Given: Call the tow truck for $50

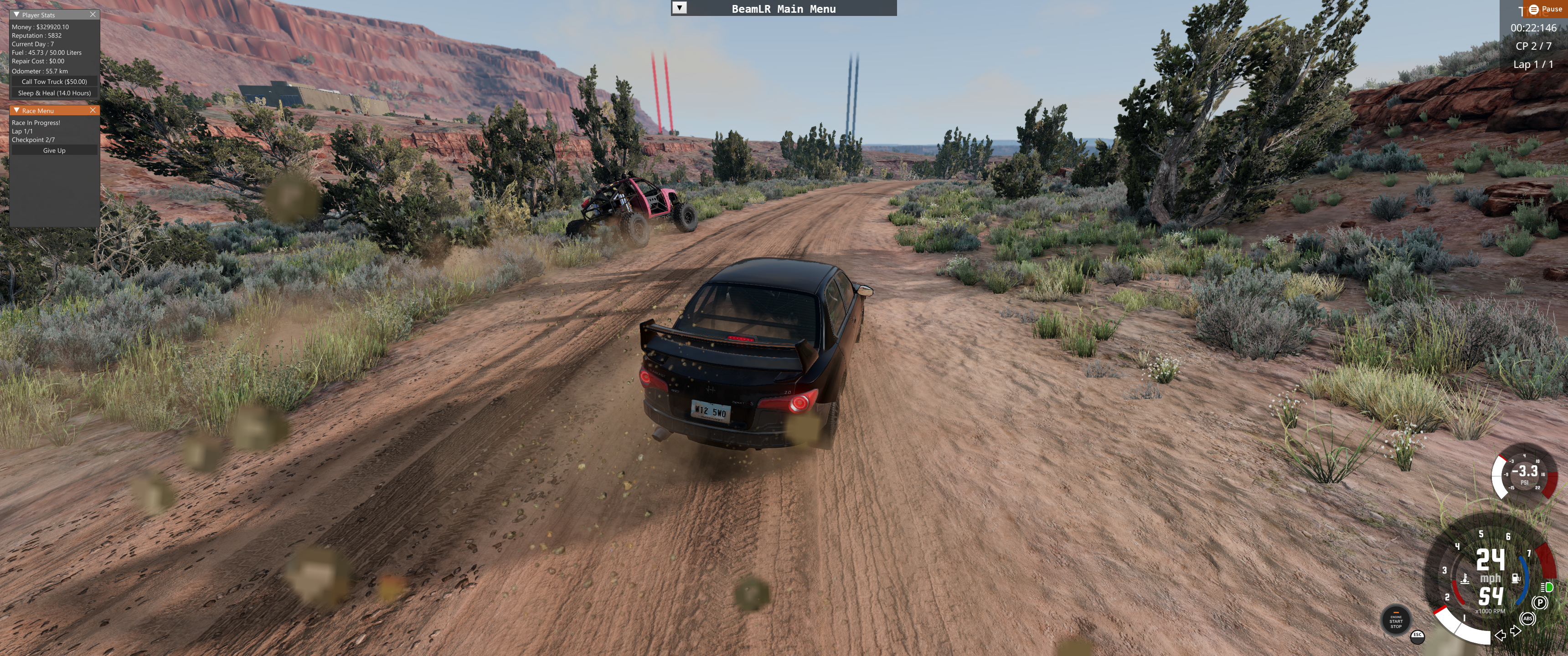Looking at the screenshot, I should 54,82.
